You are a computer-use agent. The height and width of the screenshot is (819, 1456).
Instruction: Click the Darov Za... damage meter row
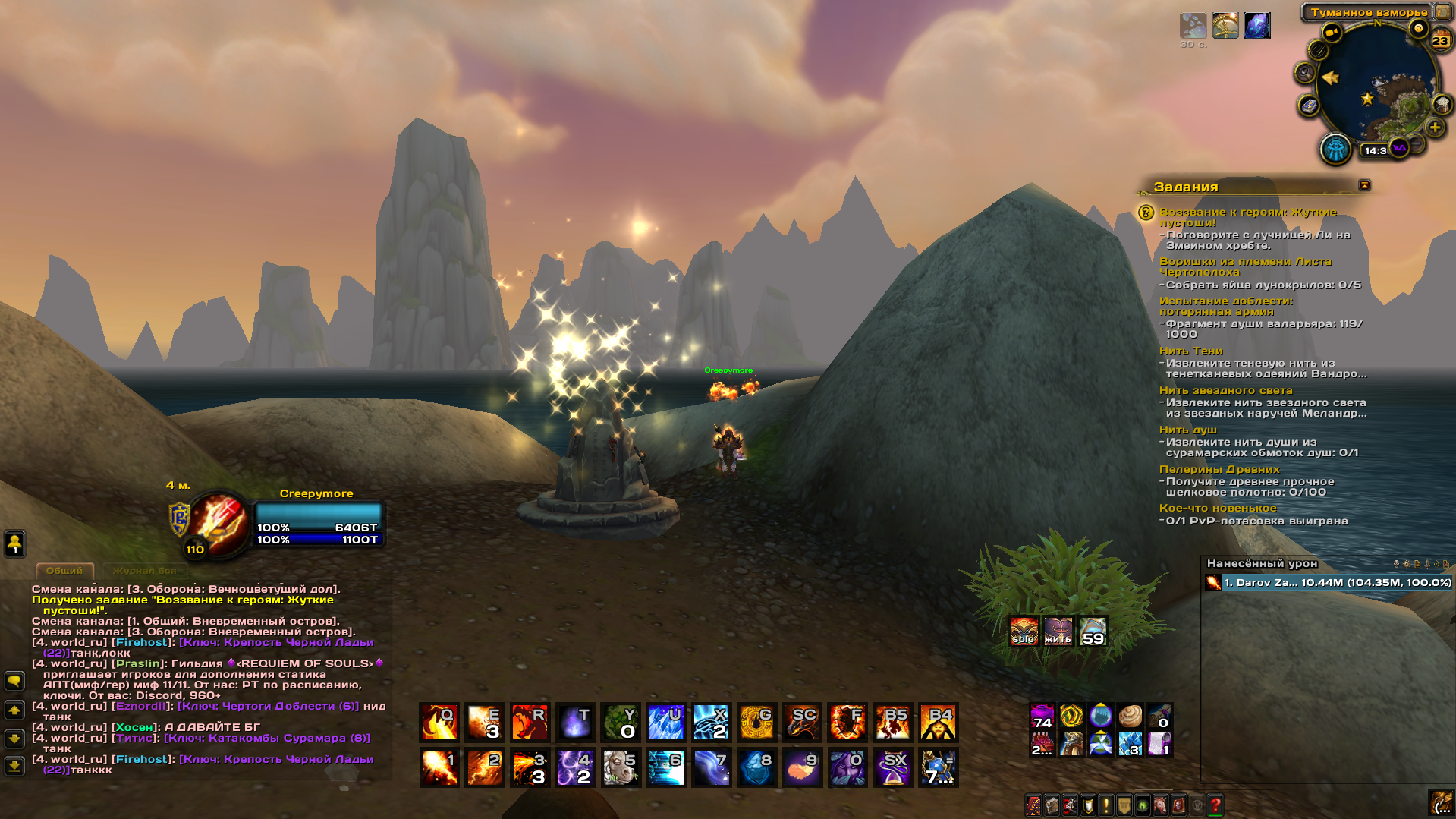coord(1328,583)
